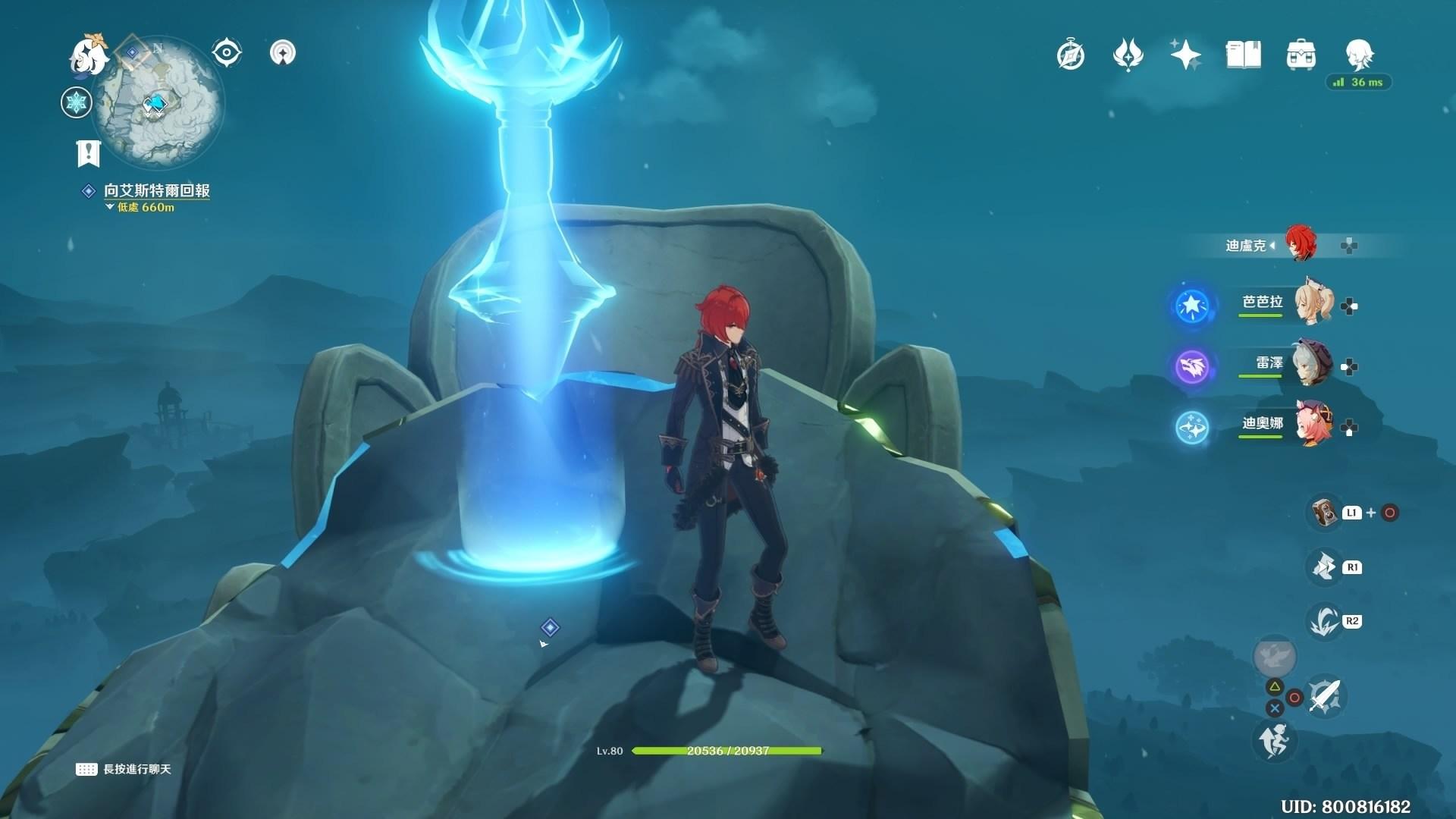
Task: Open the co-op mode icon beside eye
Action: pyautogui.click(x=283, y=53)
